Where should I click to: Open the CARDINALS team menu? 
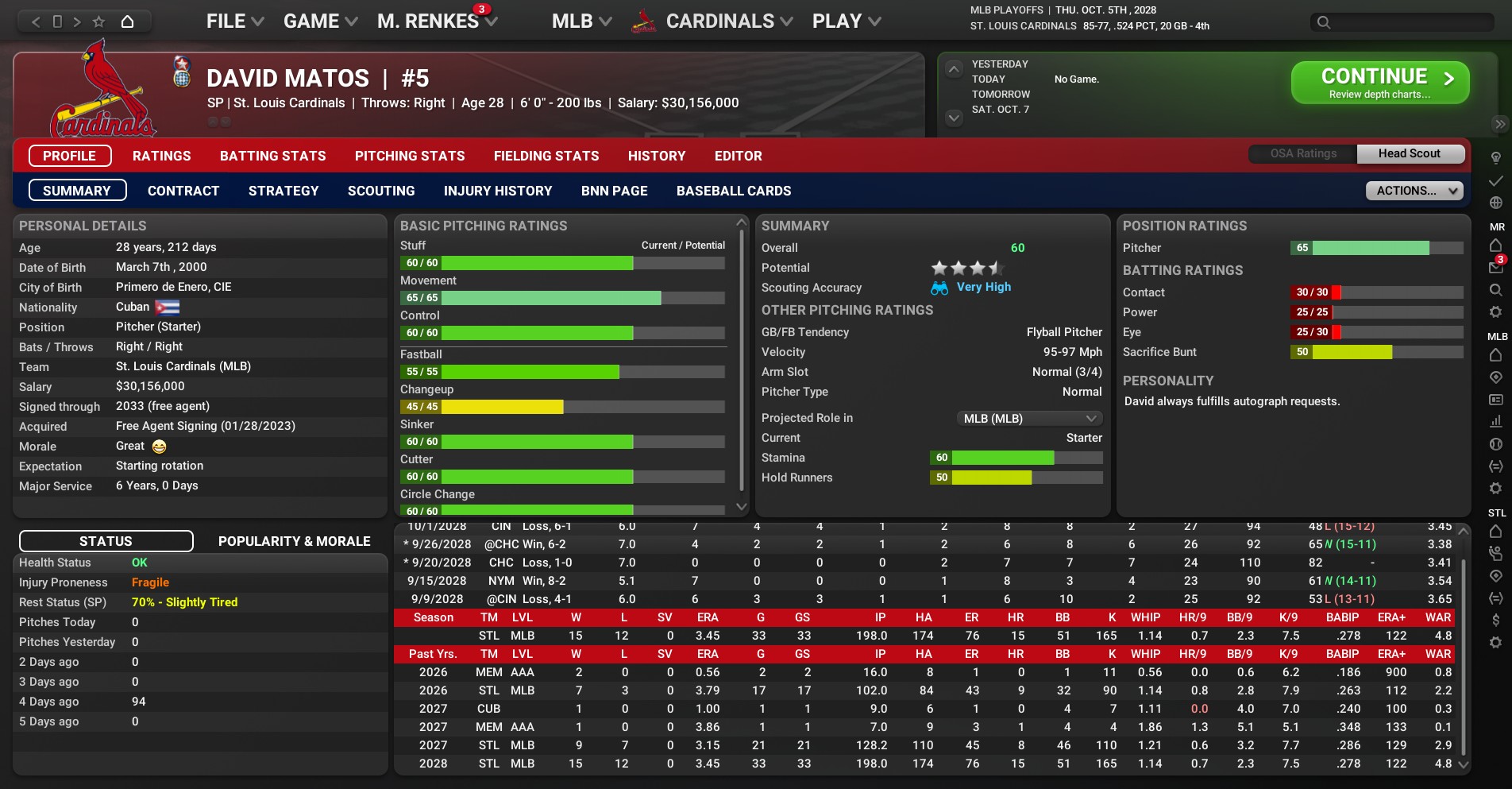[728, 21]
